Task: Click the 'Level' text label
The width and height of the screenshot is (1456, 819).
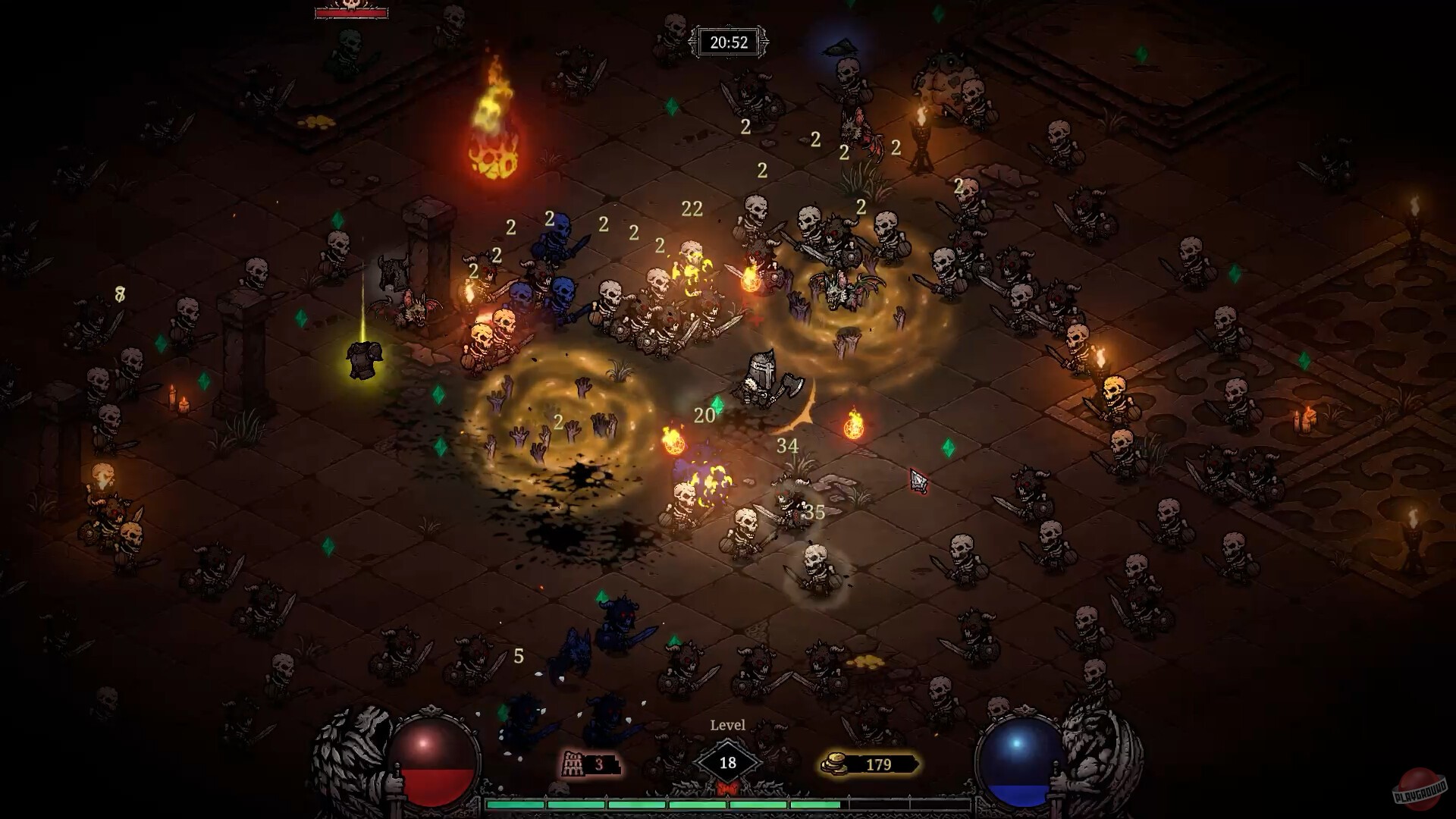Action: click(729, 725)
